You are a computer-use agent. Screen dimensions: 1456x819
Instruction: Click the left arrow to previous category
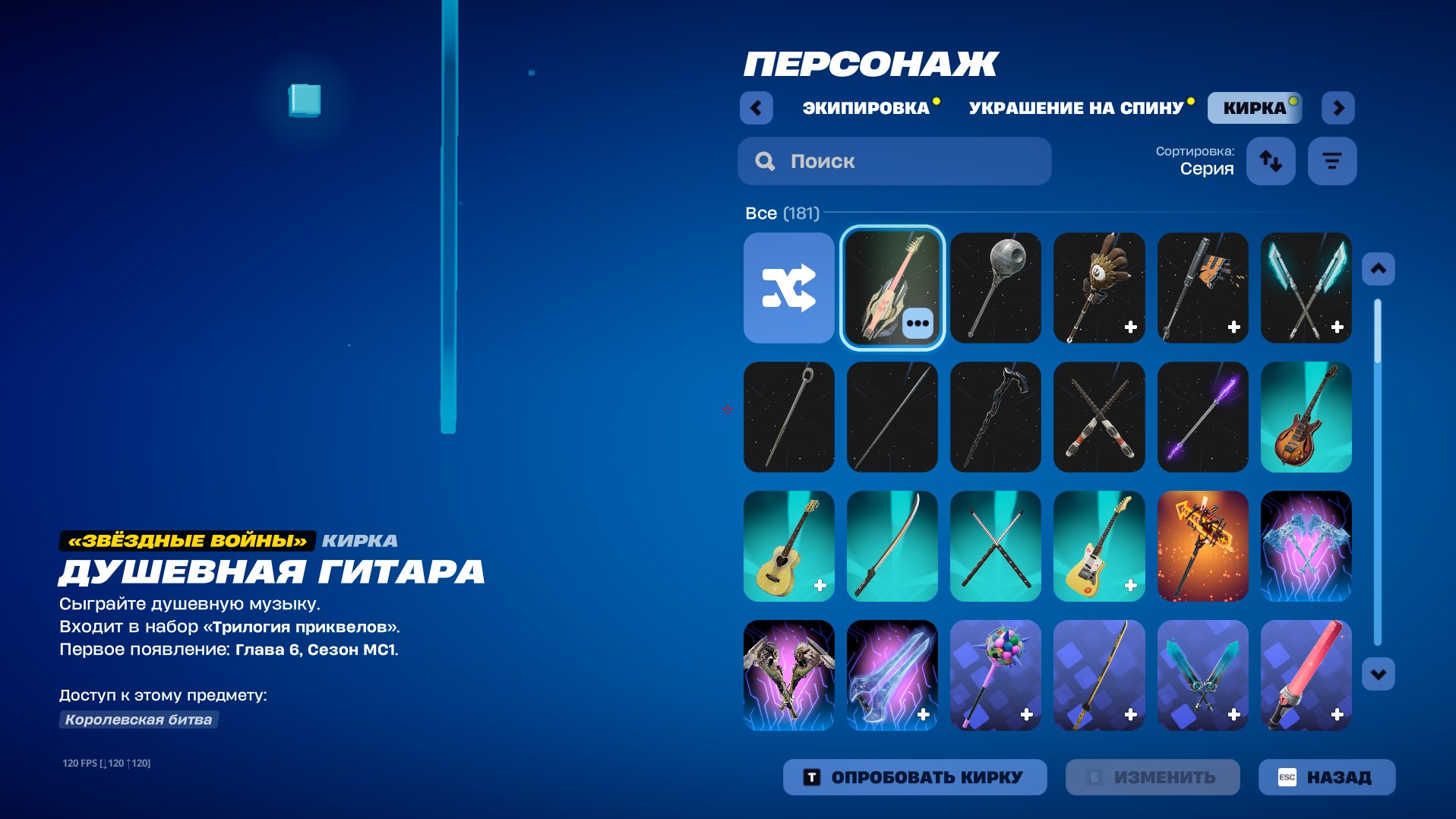click(756, 107)
